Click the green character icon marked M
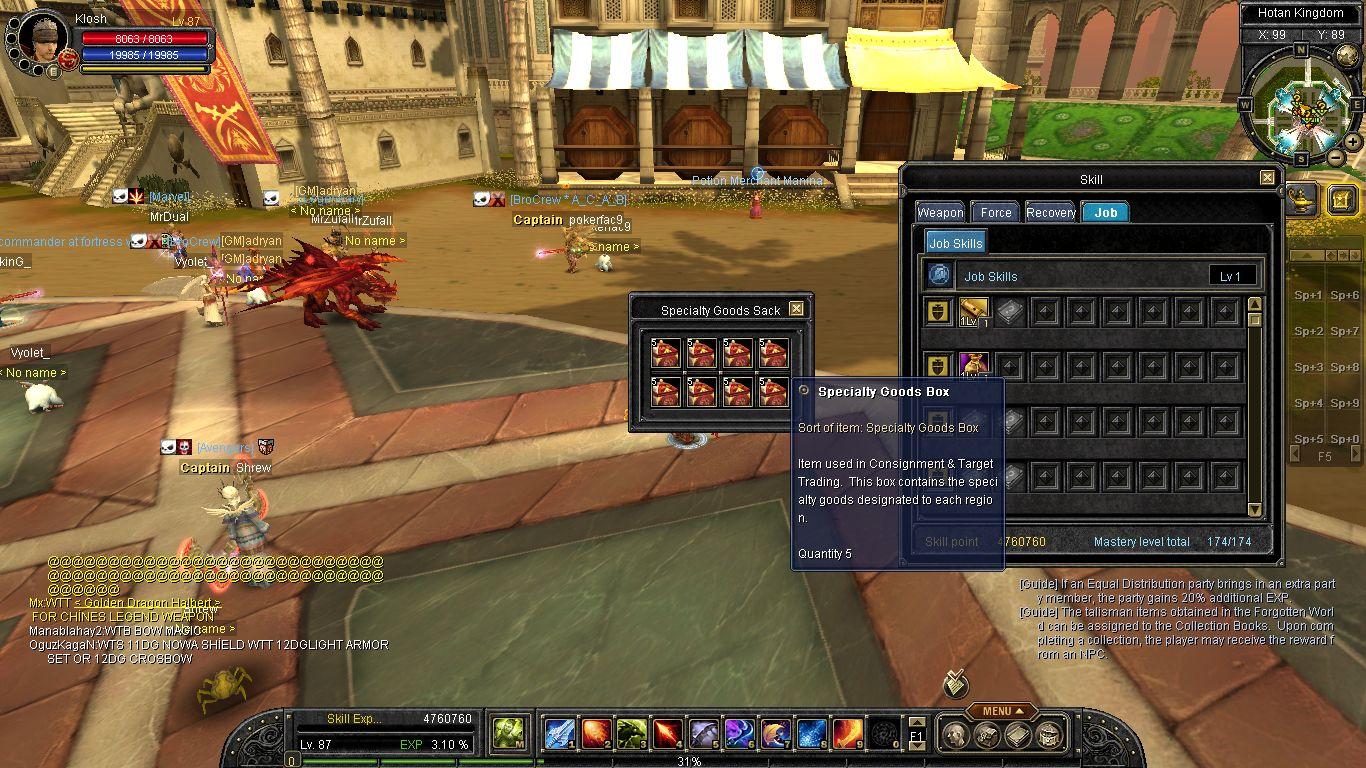Screen dimensions: 1366x768 (x=508, y=734)
